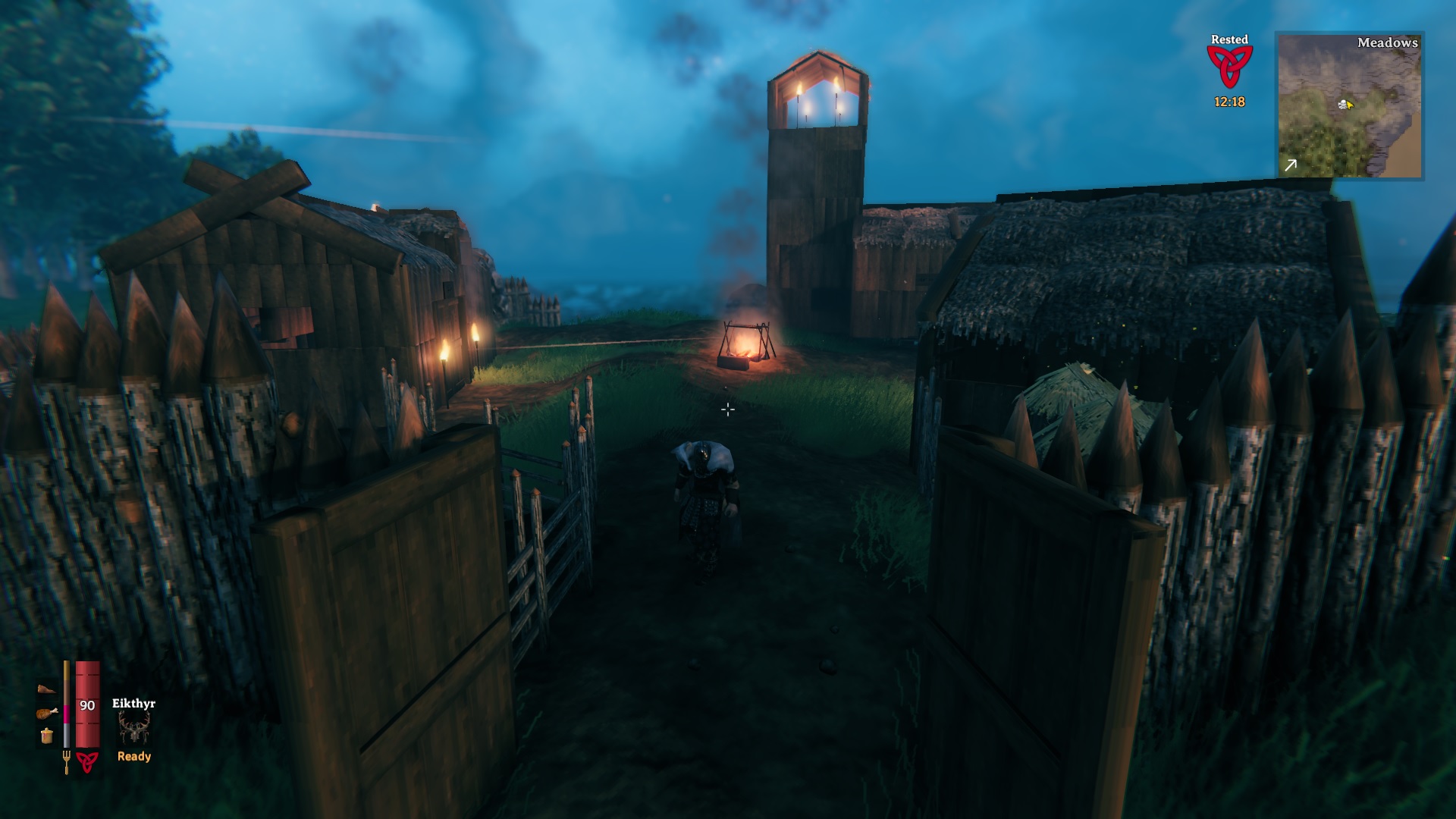
Task: Click the player marker on the minimap
Action: 1346,105
